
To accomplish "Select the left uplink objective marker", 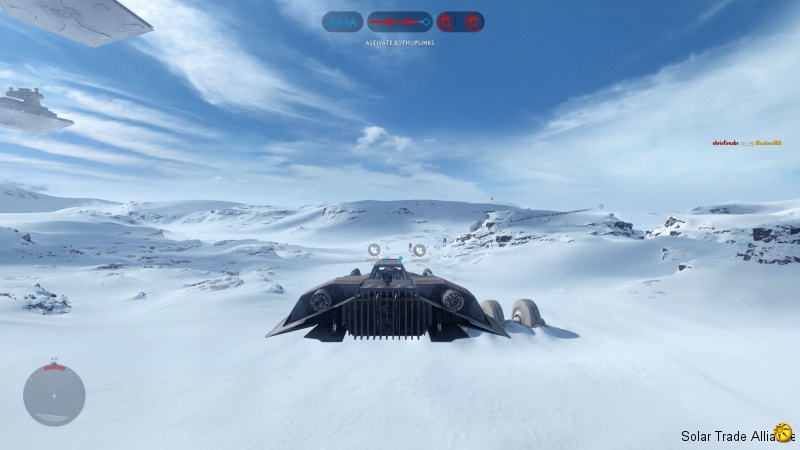I will (x=374, y=250).
